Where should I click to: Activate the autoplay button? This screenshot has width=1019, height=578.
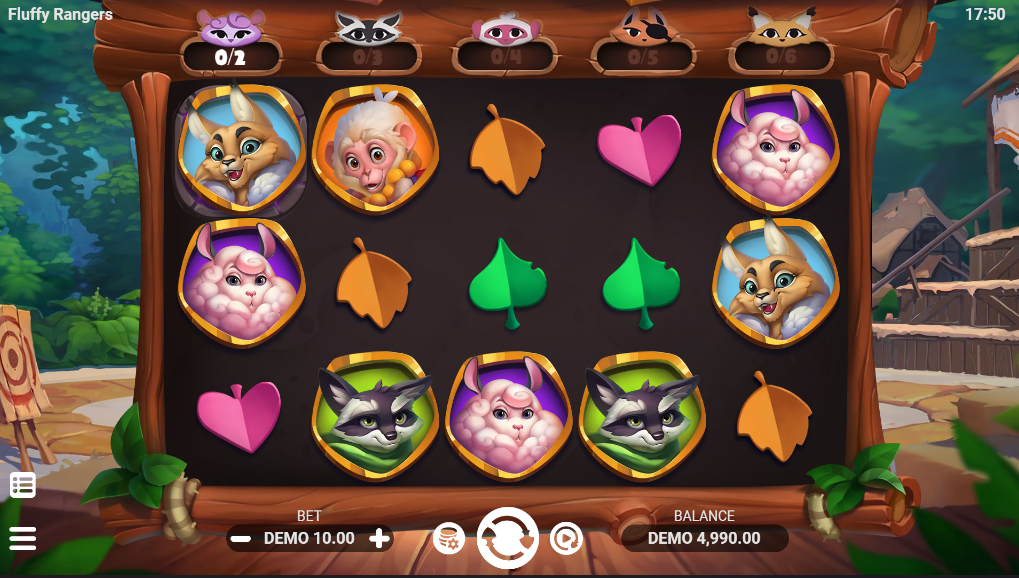566,539
